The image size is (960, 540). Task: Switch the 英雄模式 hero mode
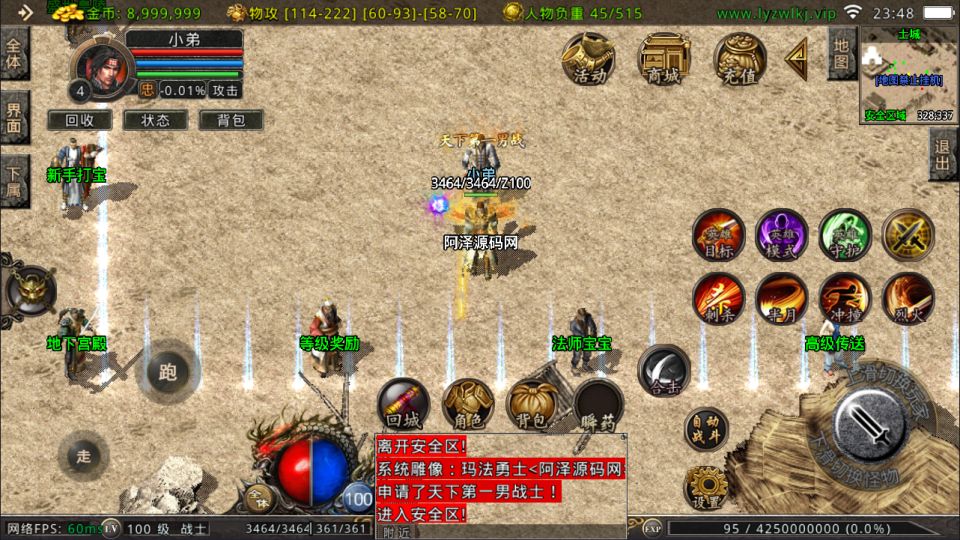click(x=781, y=235)
